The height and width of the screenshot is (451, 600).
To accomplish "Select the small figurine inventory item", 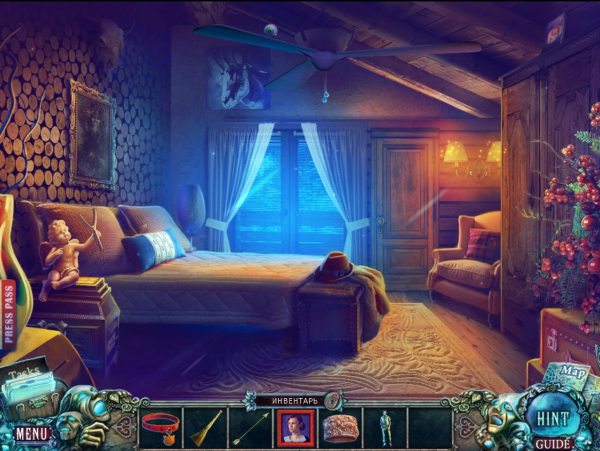I will pos(384,427).
